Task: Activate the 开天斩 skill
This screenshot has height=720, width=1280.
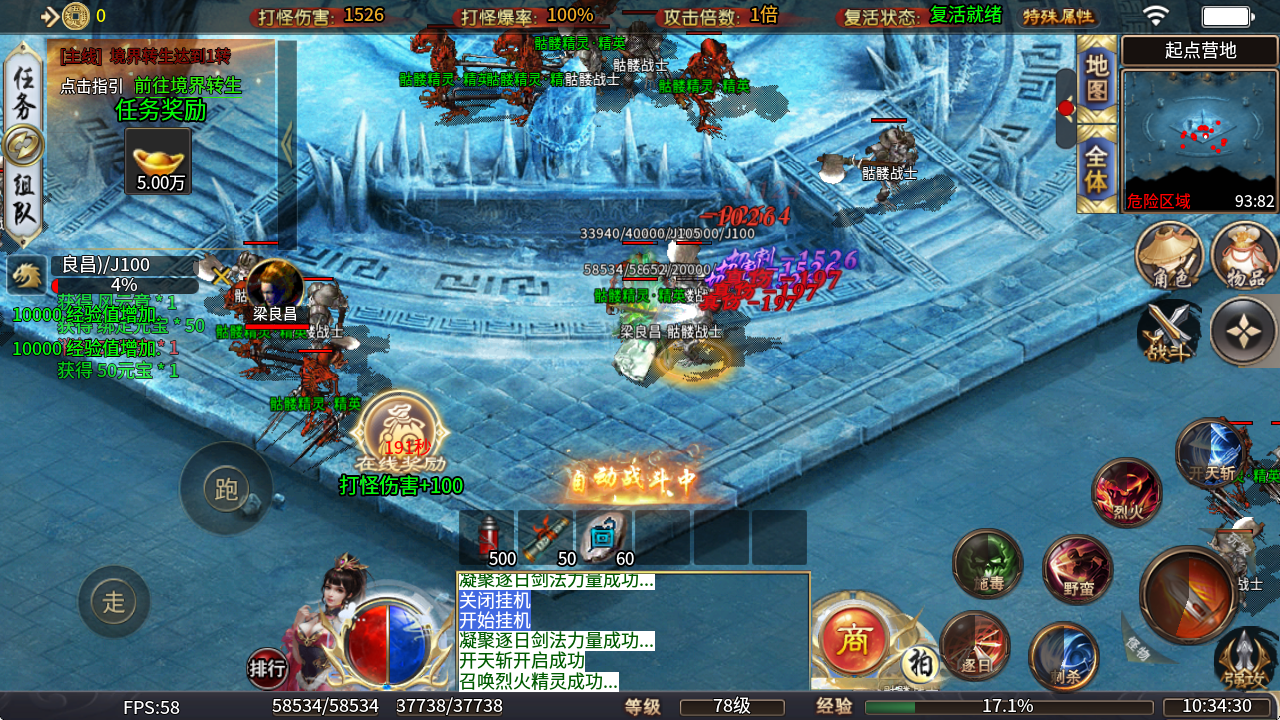Action: (1210, 455)
